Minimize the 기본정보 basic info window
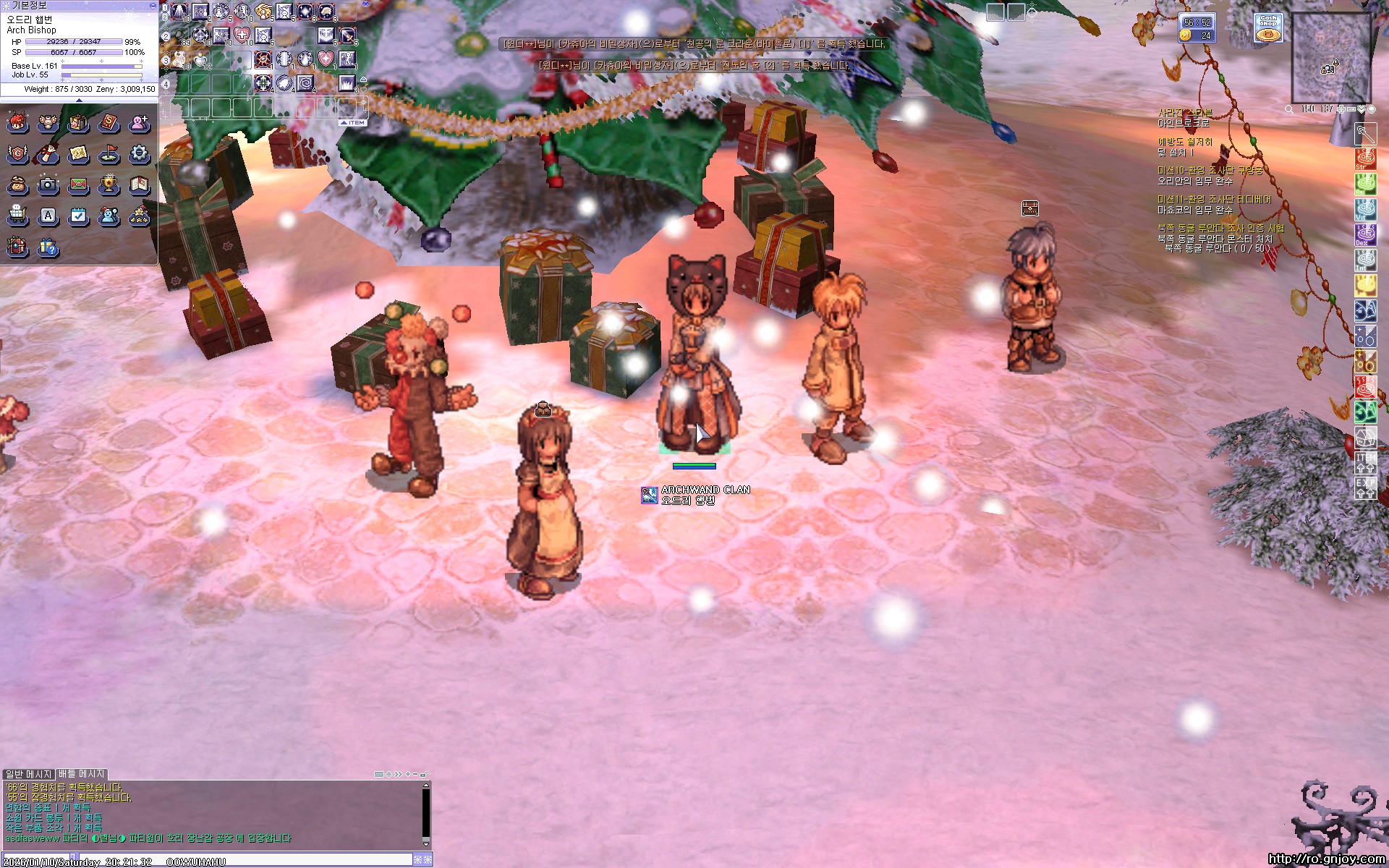Image resolution: width=1389 pixels, height=868 pixels. (153, 5)
